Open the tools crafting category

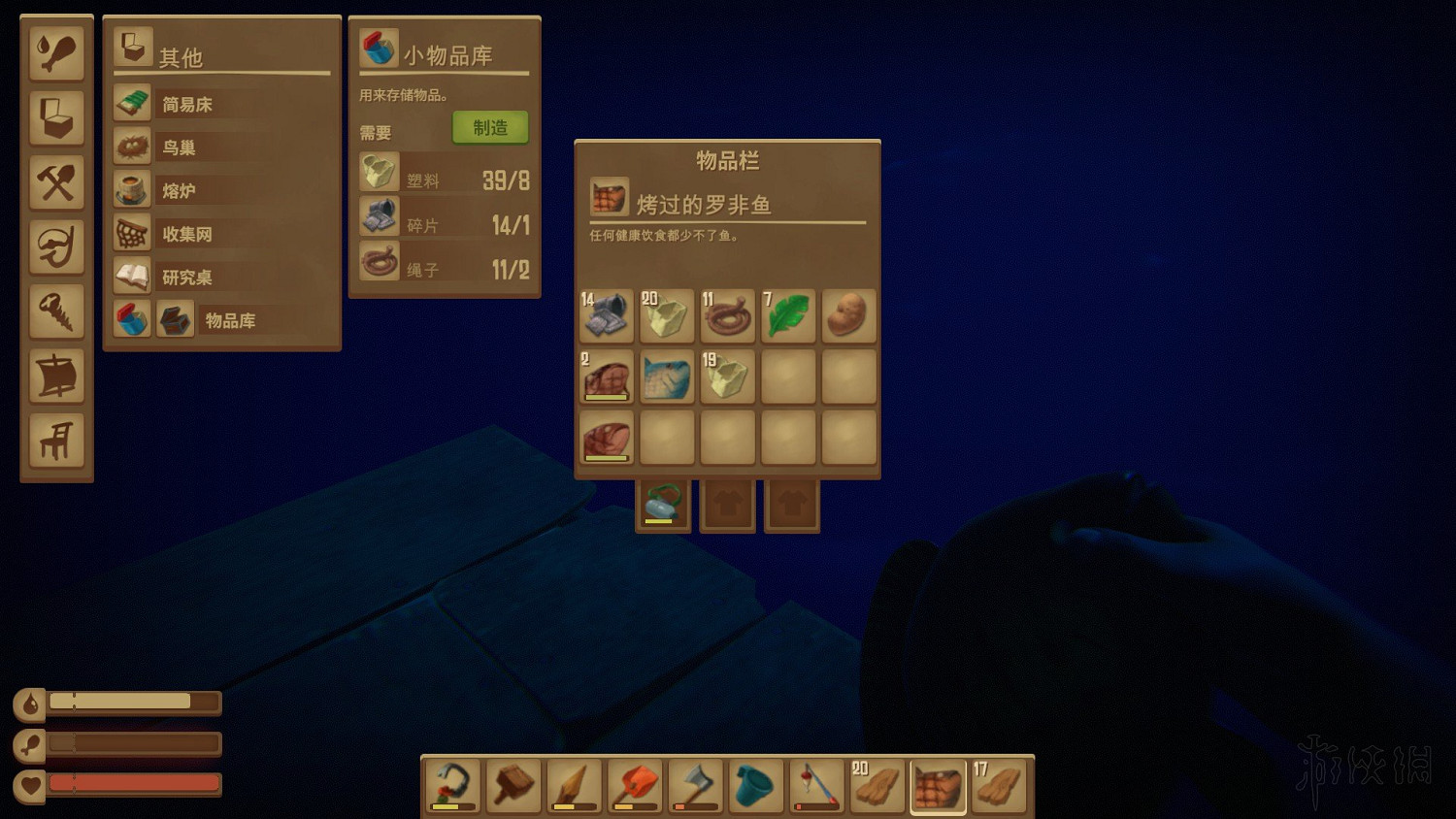tap(57, 183)
